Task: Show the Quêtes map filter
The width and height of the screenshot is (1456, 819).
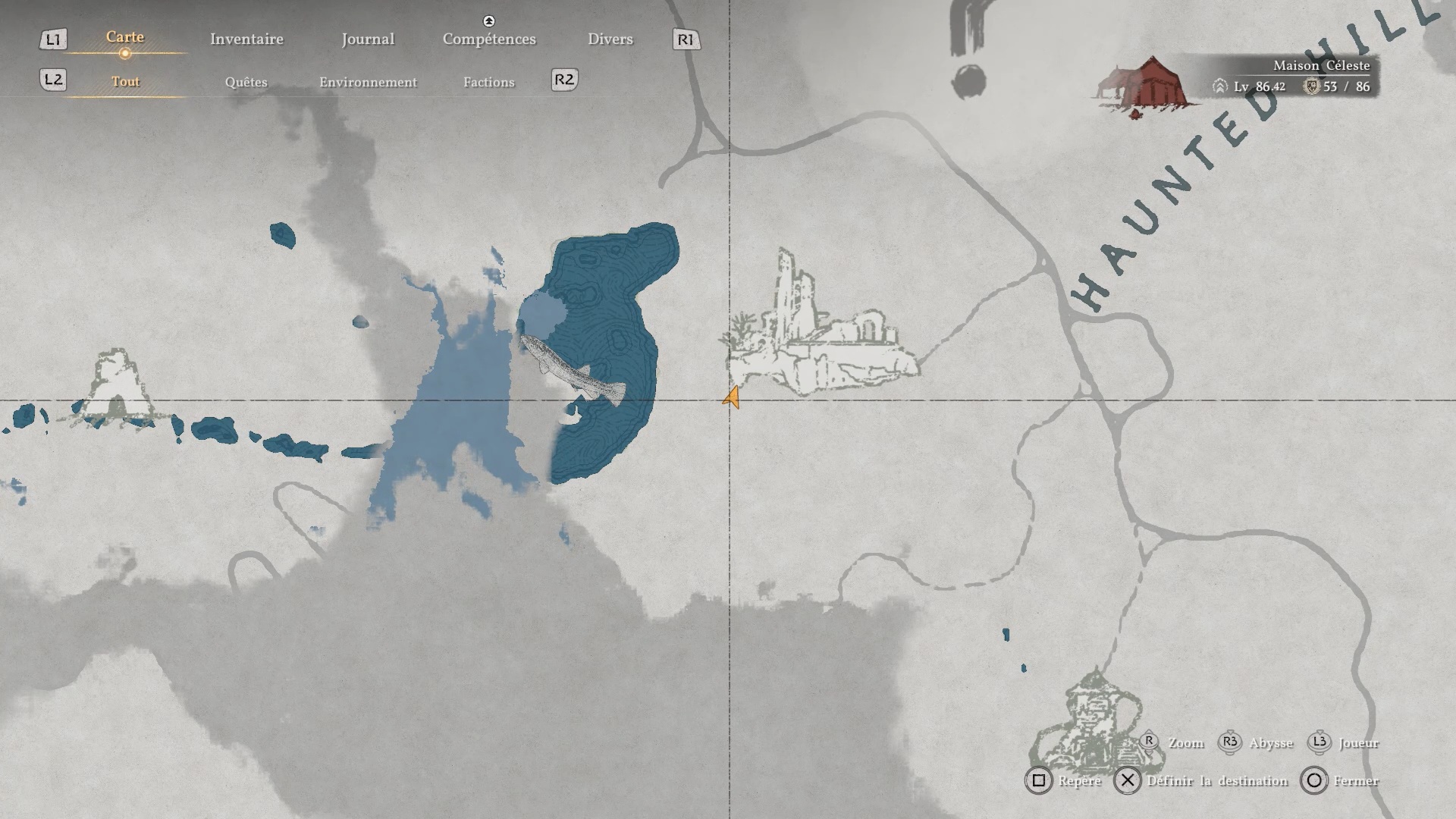Action: click(246, 82)
